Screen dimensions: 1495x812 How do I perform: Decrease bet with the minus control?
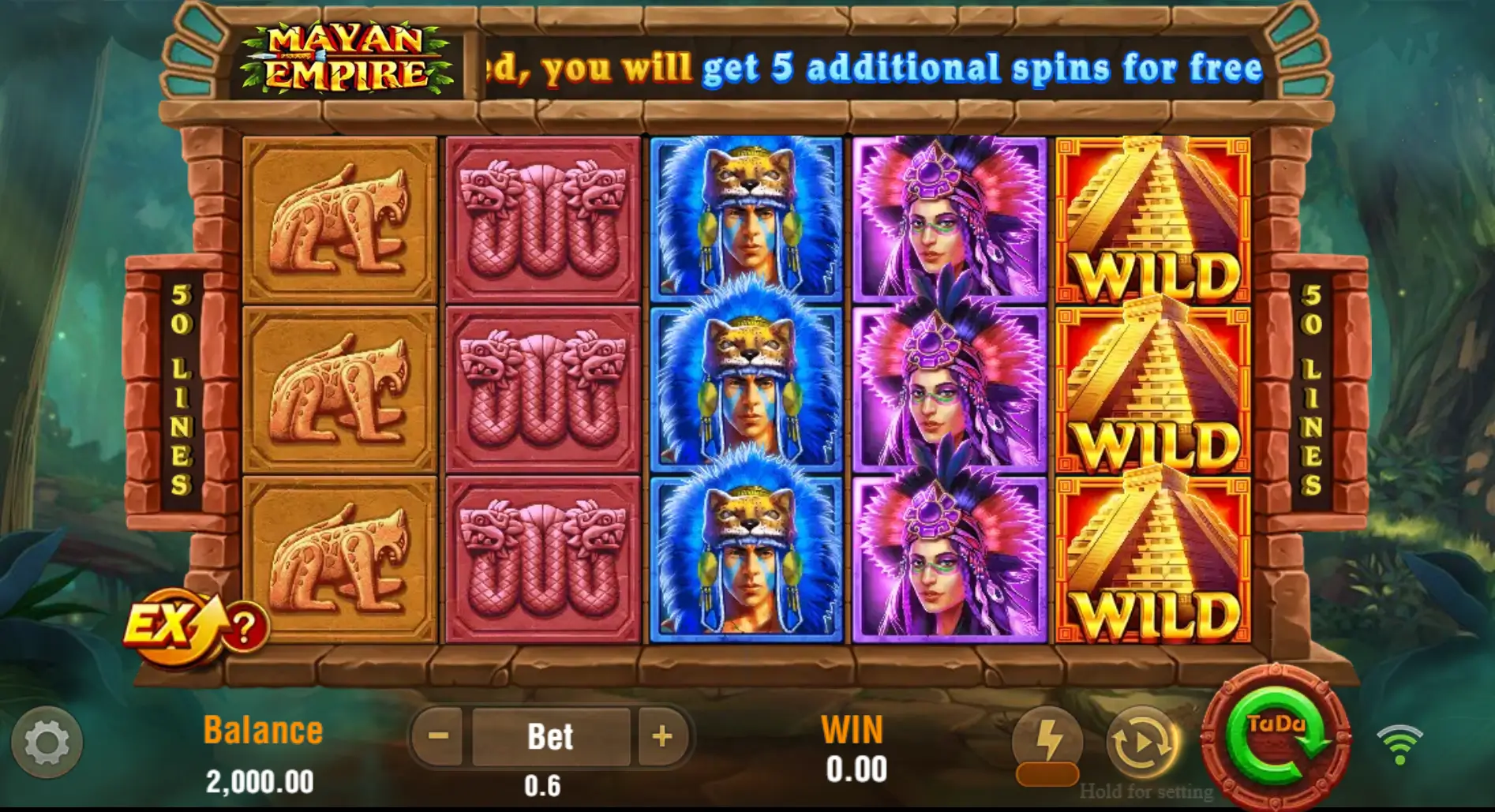[437, 735]
